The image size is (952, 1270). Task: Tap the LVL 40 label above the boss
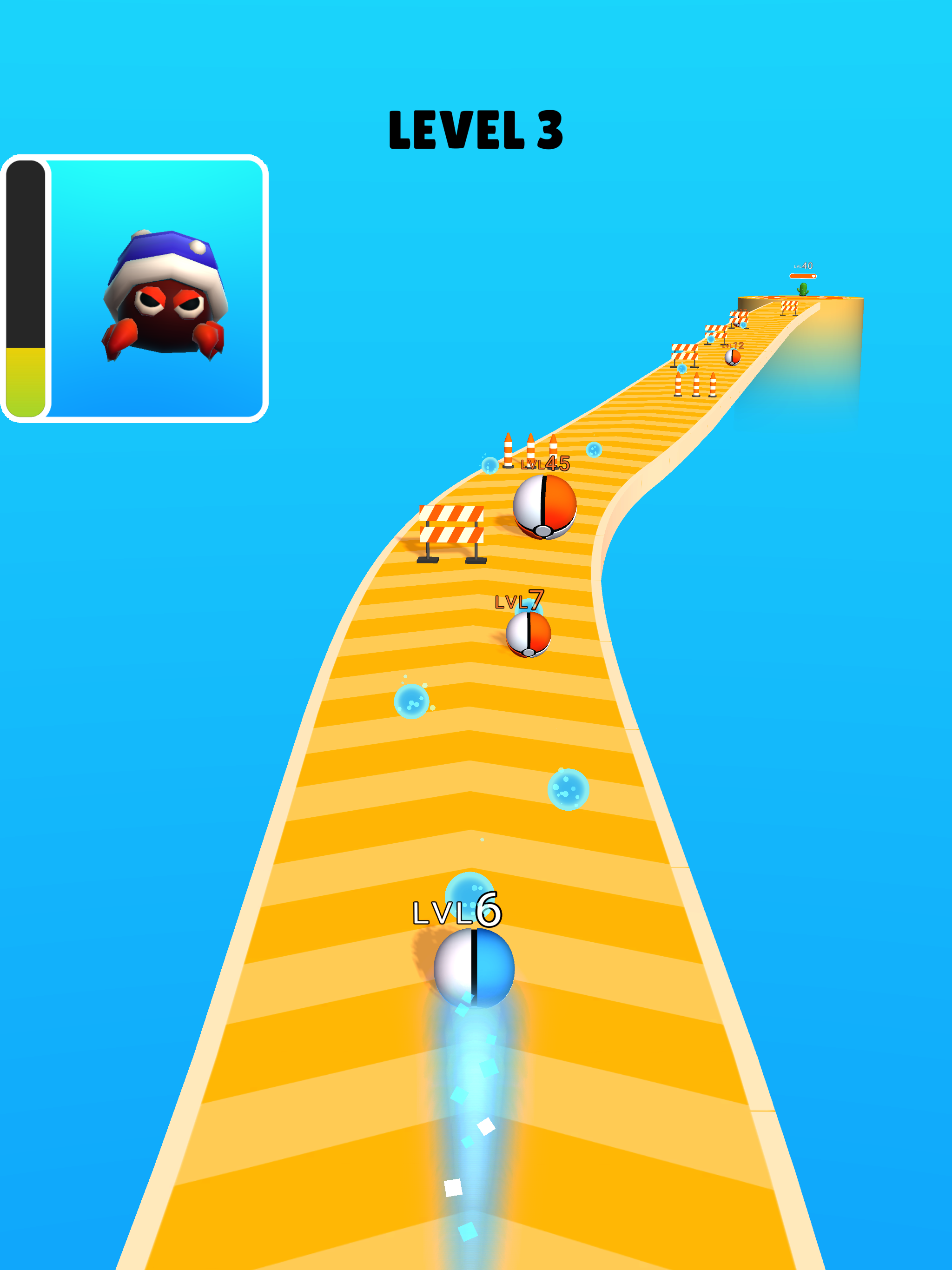804,266
